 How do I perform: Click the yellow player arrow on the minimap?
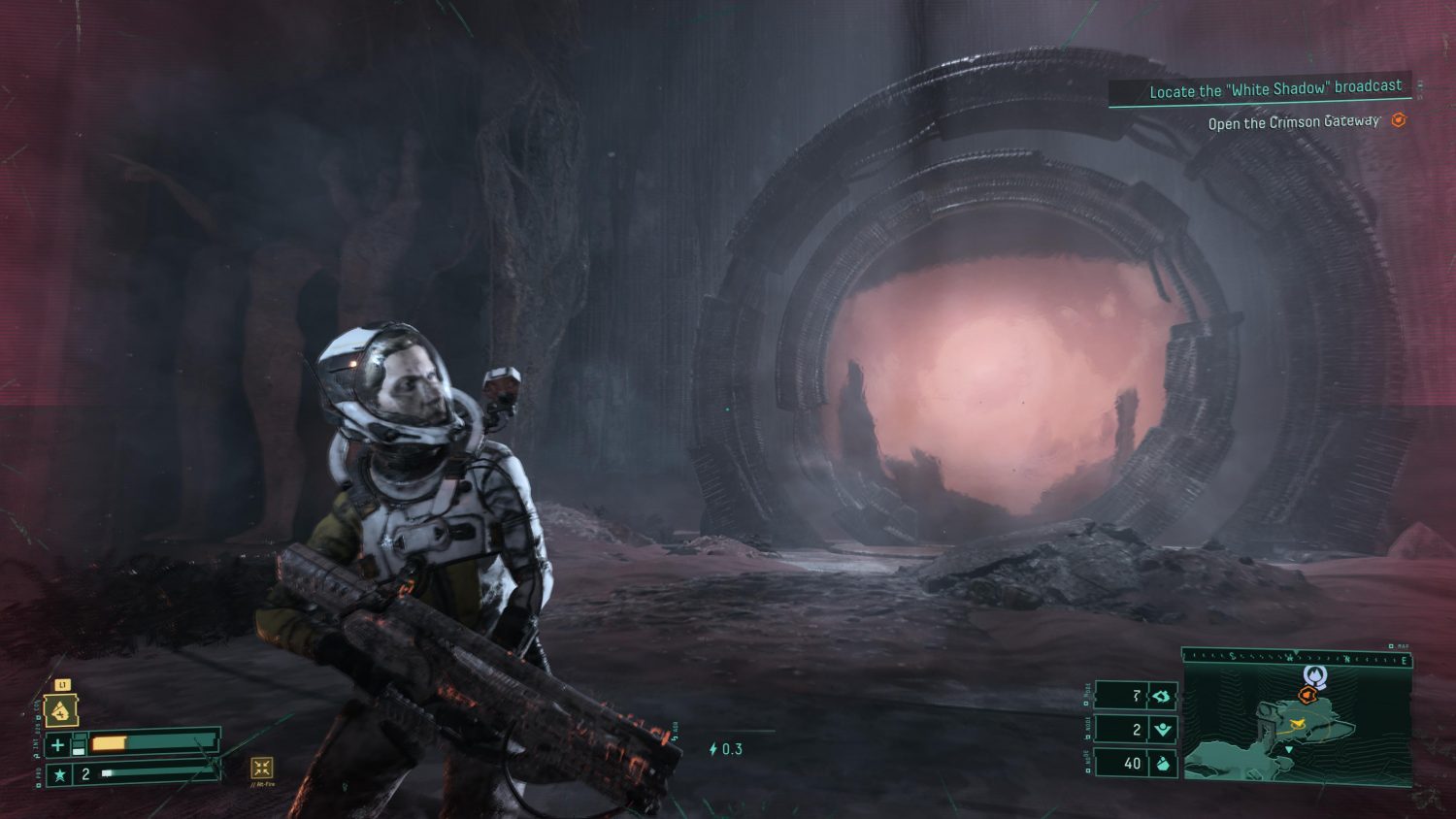(1295, 723)
